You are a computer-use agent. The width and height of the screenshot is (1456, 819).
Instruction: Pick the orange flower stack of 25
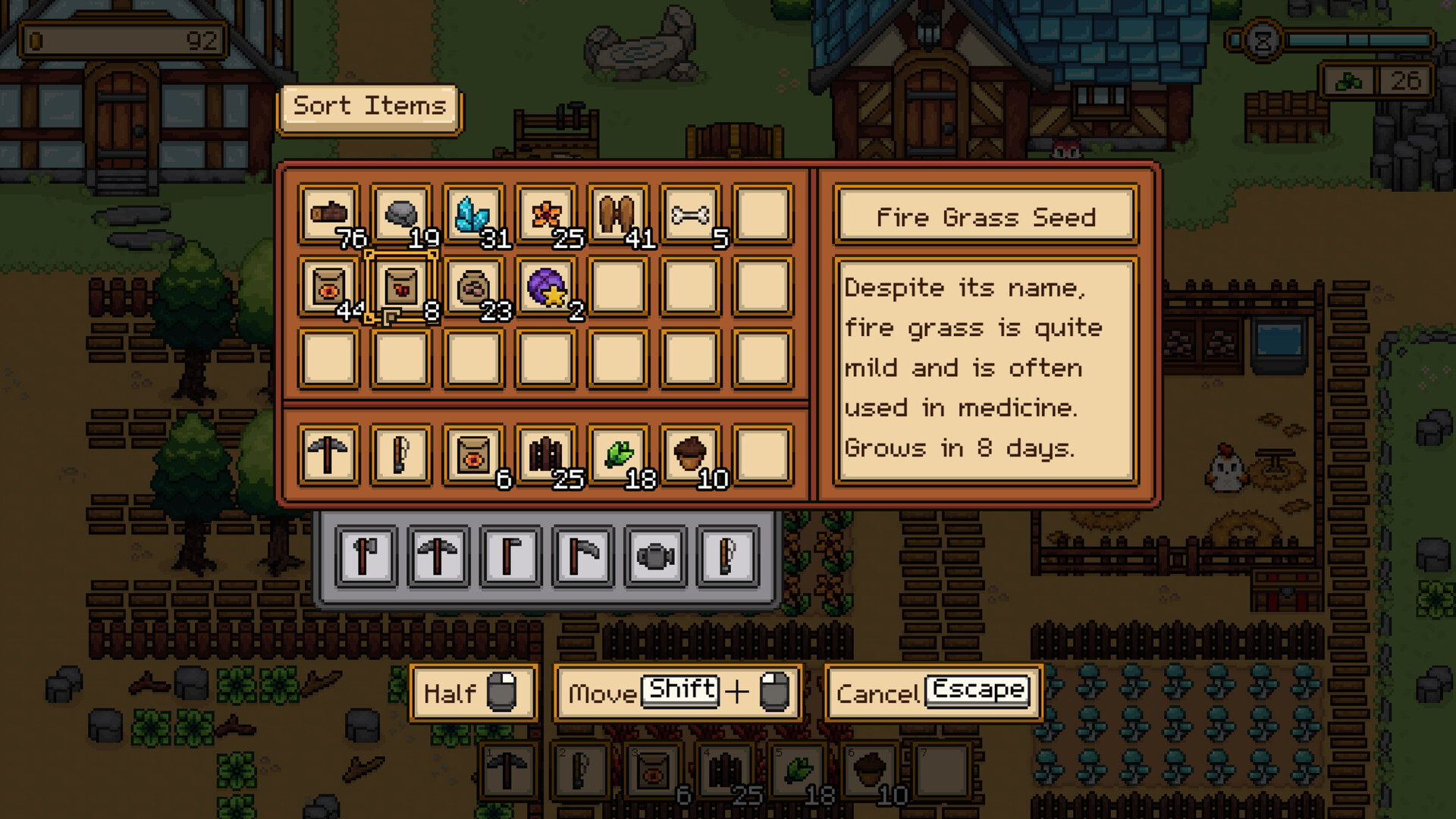pyautogui.click(x=544, y=213)
